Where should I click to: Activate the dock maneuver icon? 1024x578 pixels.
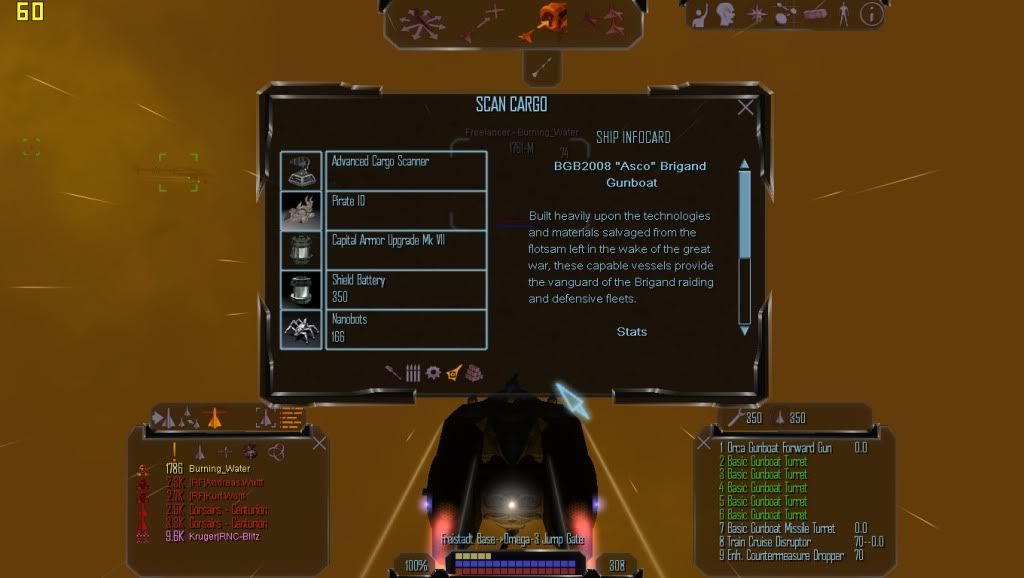[x=546, y=18]
